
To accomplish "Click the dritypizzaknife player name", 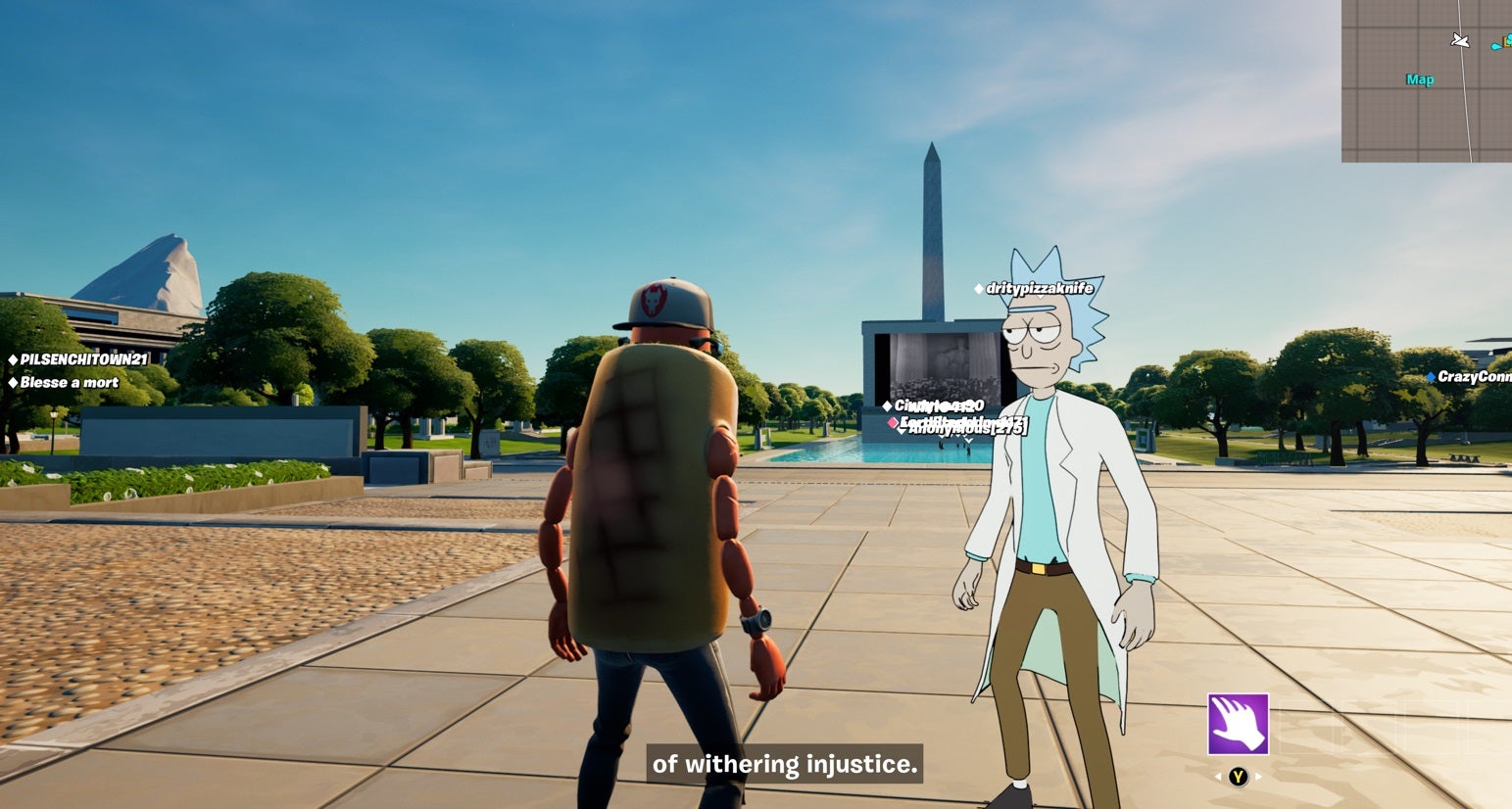I will click(1046, 287).
